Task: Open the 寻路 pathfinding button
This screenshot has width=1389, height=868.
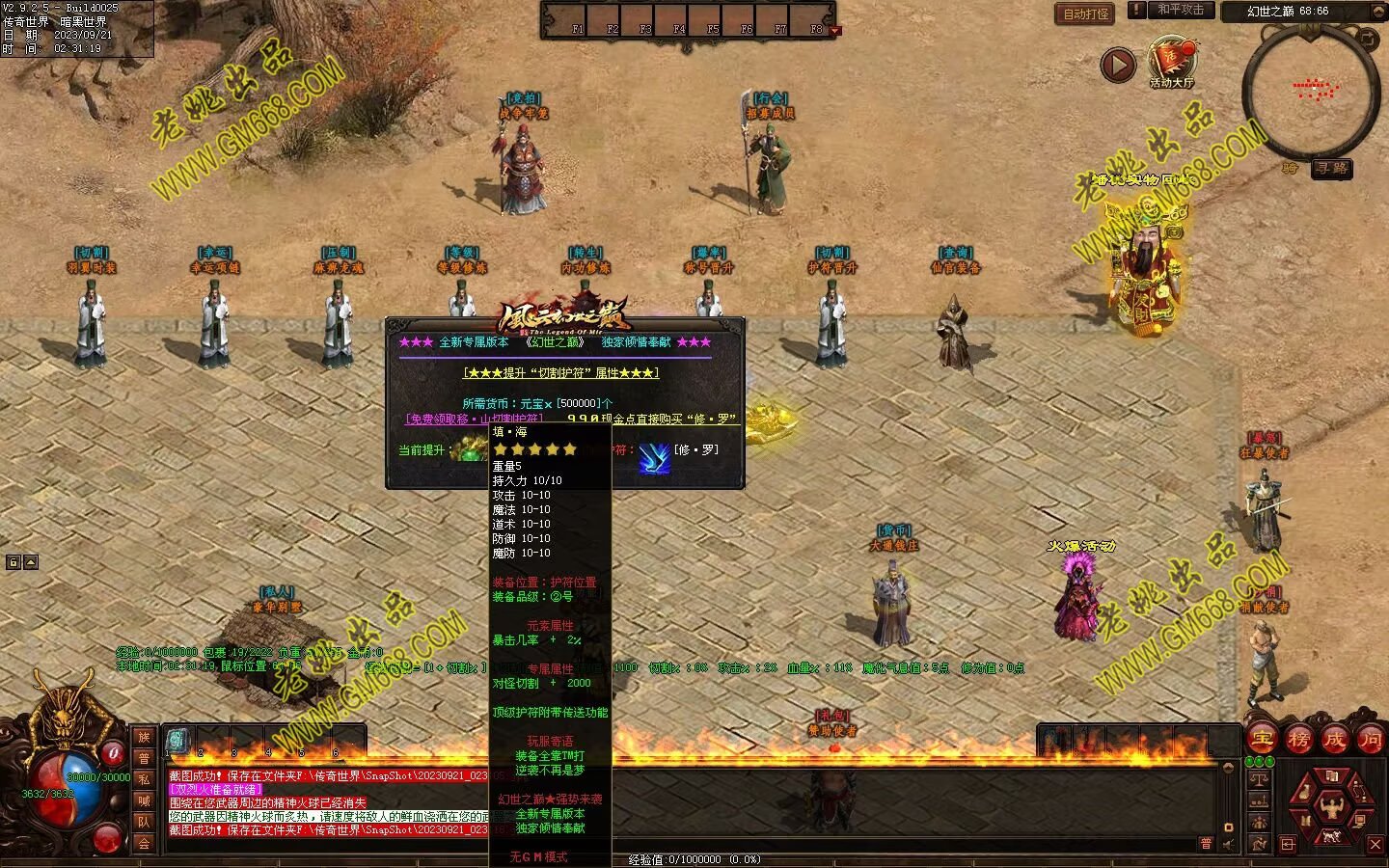Action: [1332, 169]
